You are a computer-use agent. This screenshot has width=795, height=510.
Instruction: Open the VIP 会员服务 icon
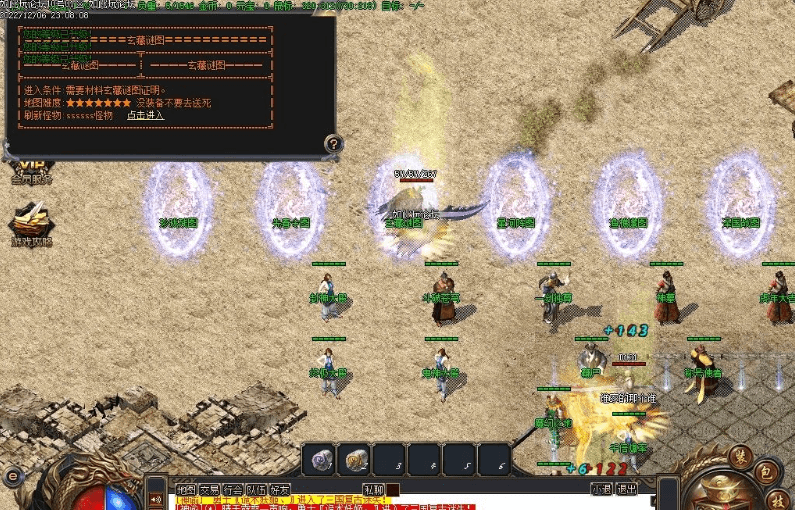click(x=30, y=172)
